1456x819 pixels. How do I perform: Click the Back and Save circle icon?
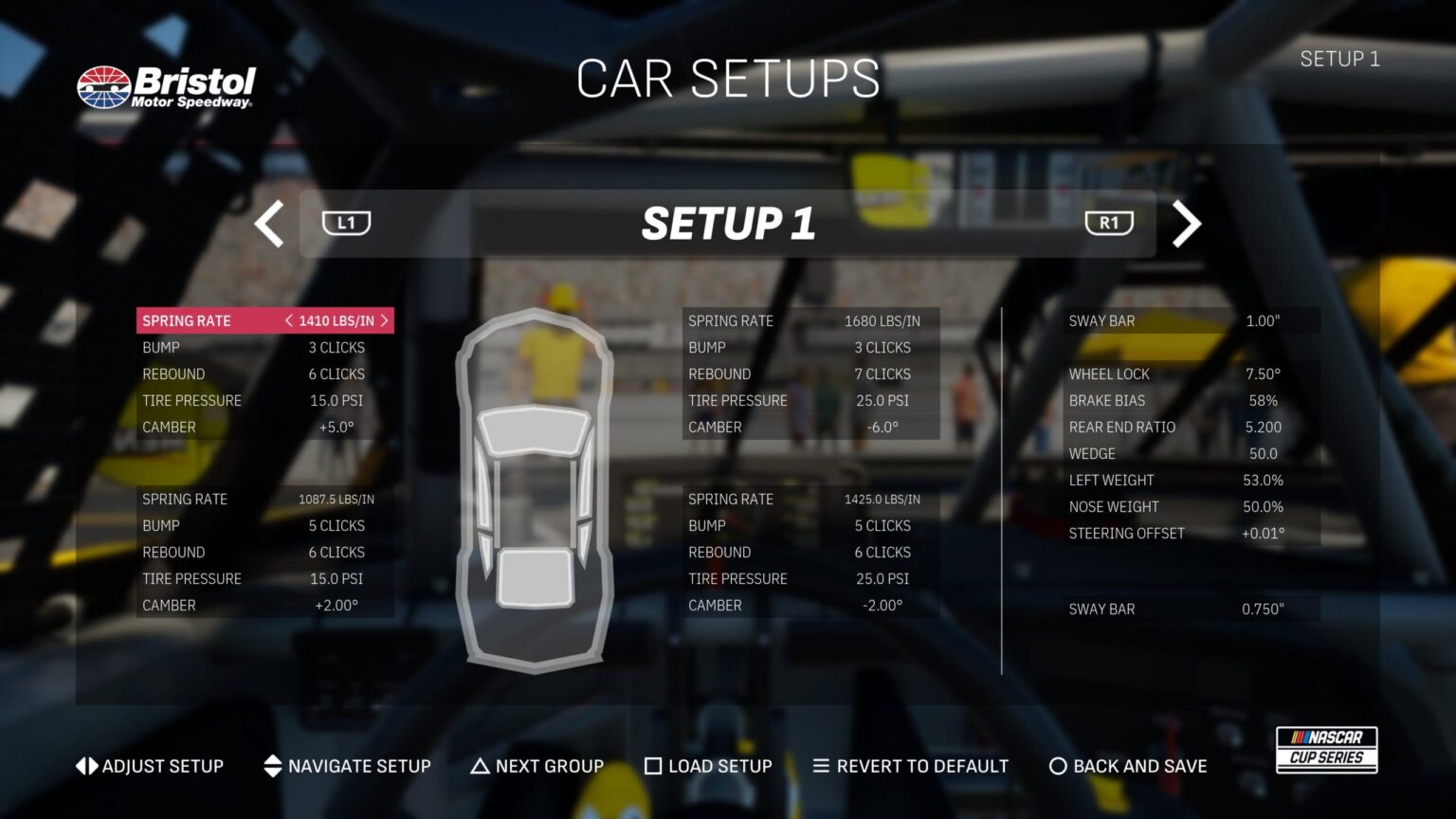(1057, 766)
